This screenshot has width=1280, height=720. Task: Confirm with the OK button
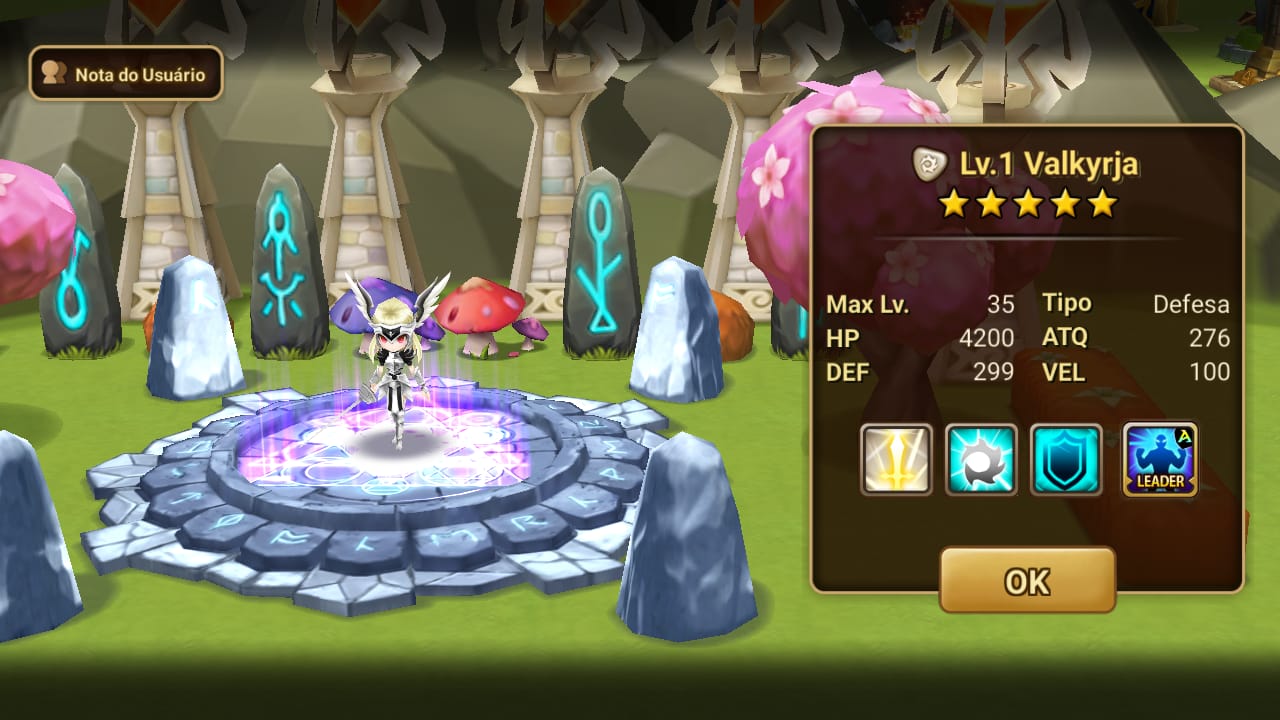tap(1027, 580)
